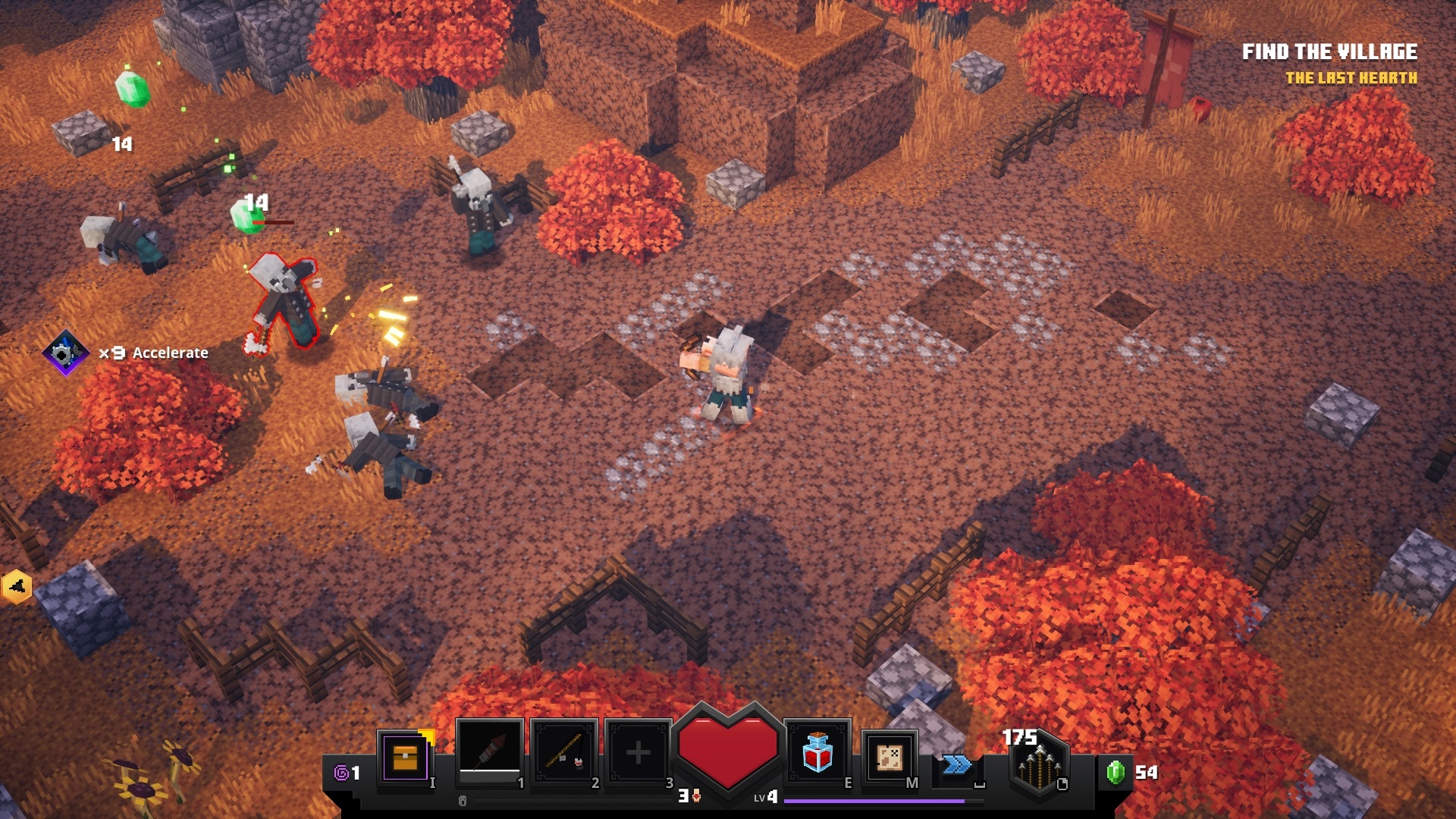This screenshot has height=819, width=1456.
Task: Trigger the blue dodge roll arrows
Action: point(957,764)
